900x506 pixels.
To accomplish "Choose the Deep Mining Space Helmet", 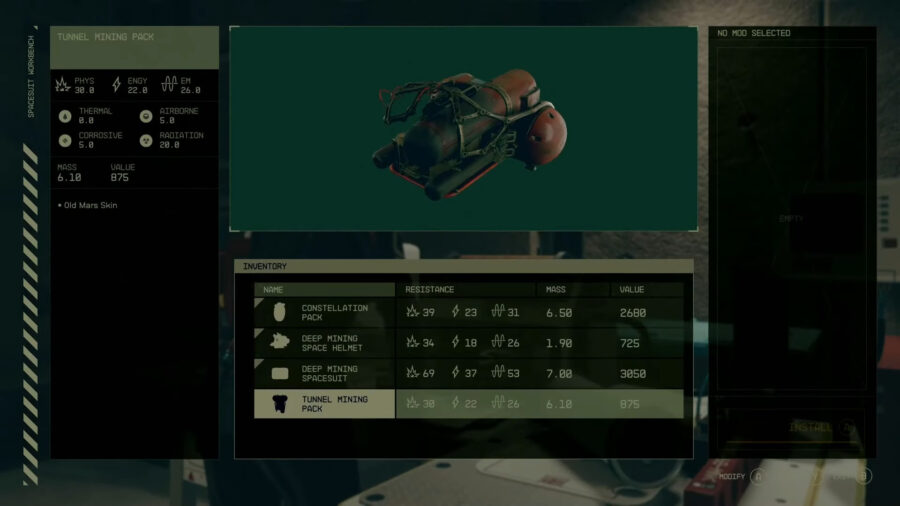I will click(468, 343).
